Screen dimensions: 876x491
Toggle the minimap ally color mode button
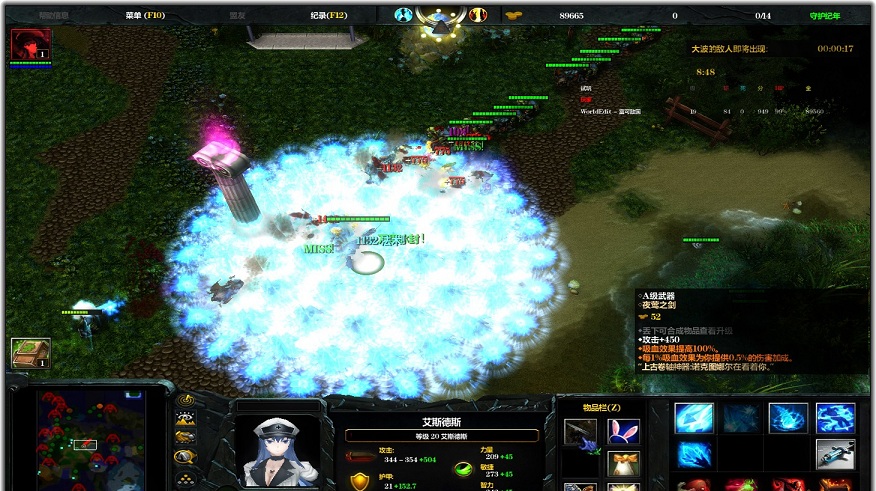tap(184, 437)
